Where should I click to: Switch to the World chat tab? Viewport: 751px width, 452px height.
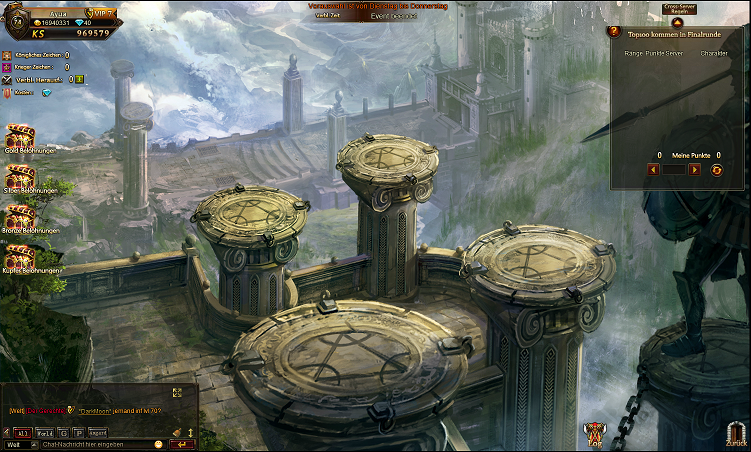click(x=45, y=432)
